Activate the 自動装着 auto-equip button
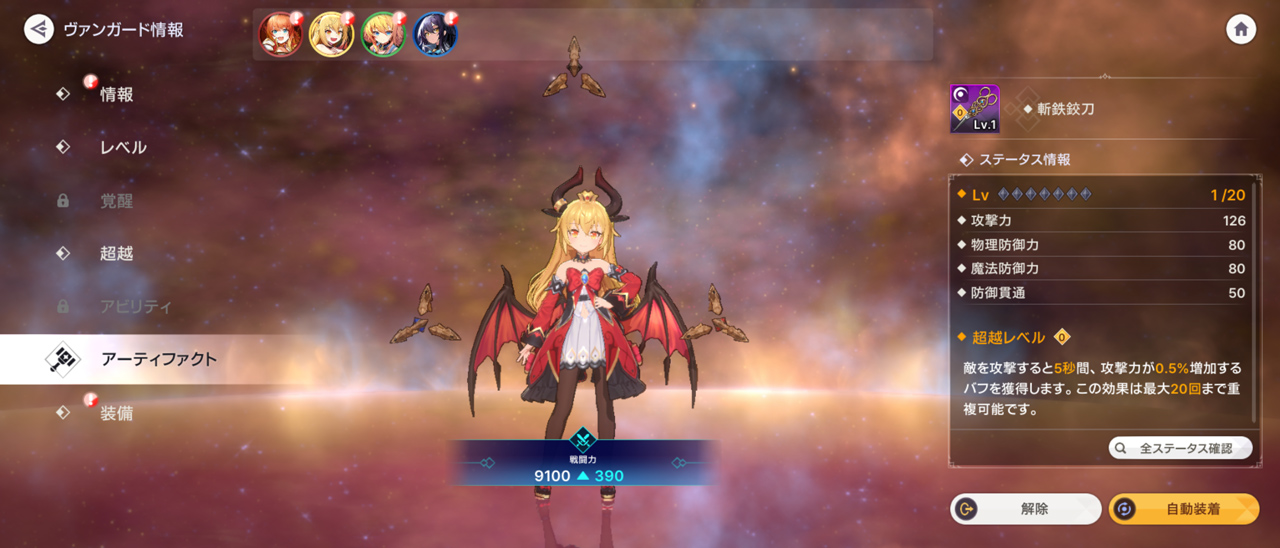Image resolution: width=1280 pixels, height=548 pixels. pos(1184,509)
